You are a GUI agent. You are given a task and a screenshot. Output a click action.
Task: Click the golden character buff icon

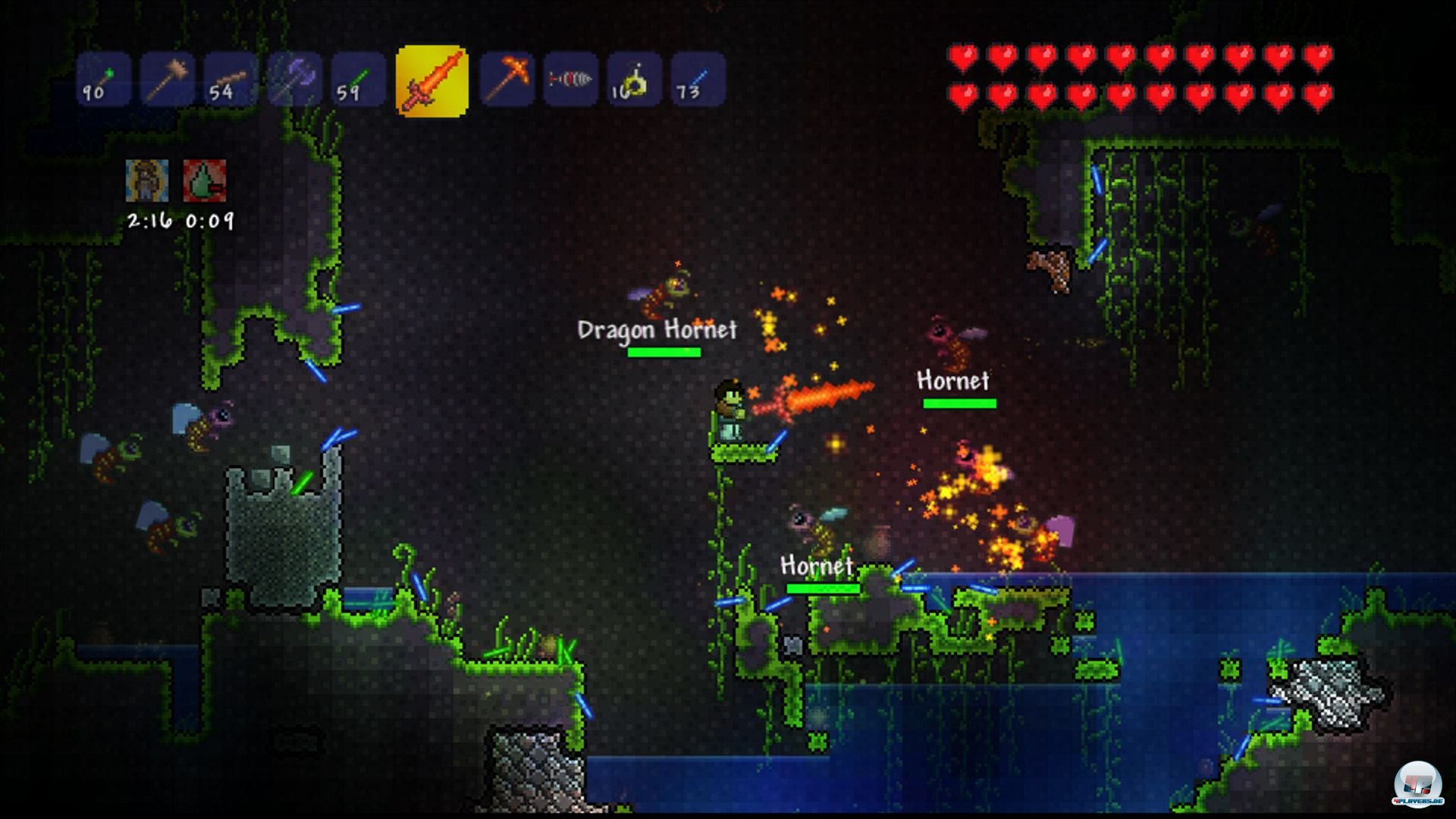[147, 180]
